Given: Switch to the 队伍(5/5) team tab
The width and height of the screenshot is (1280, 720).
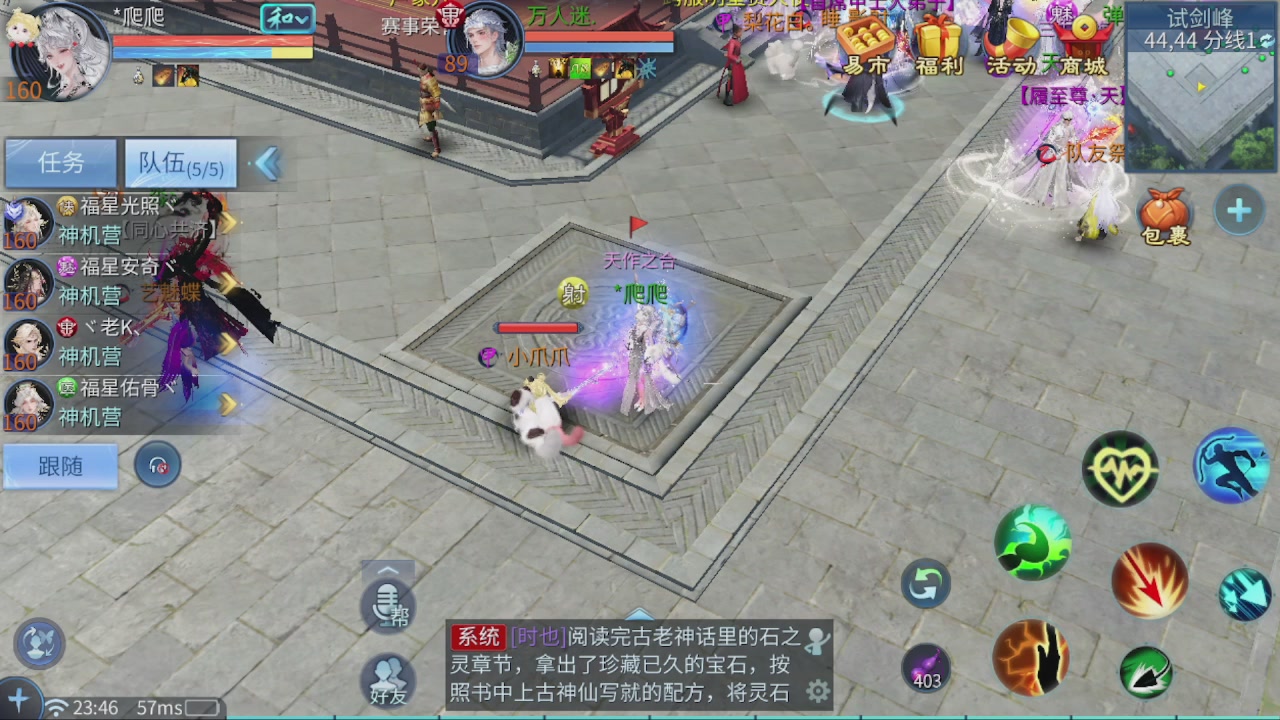Looking at the screenshot, I should click(x=178, y=162).
